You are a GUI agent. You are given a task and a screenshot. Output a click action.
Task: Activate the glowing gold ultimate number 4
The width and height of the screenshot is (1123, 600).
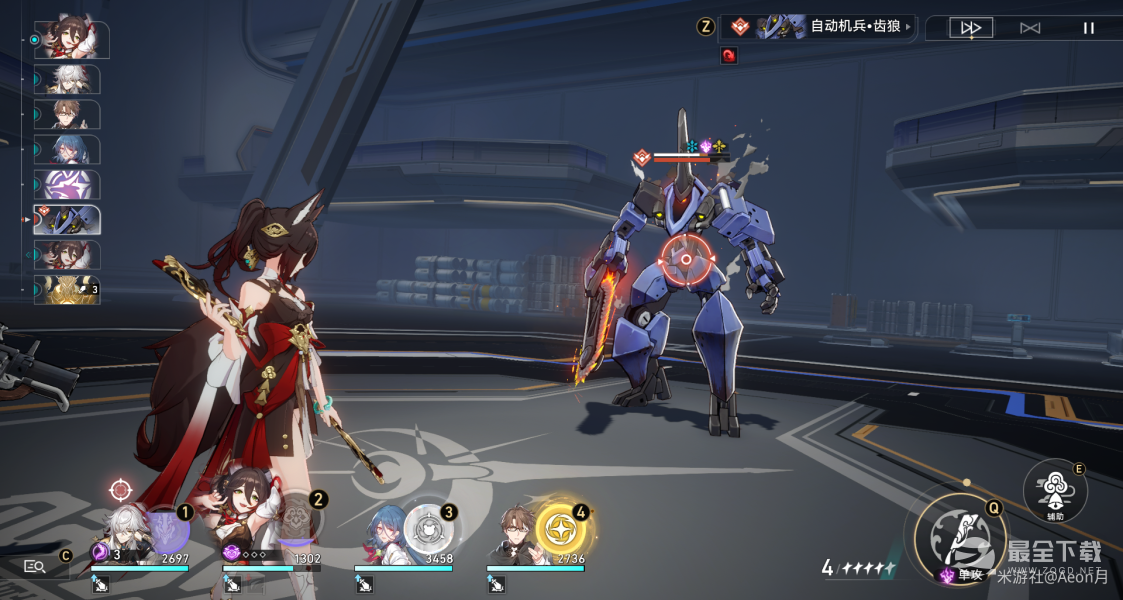560,527
